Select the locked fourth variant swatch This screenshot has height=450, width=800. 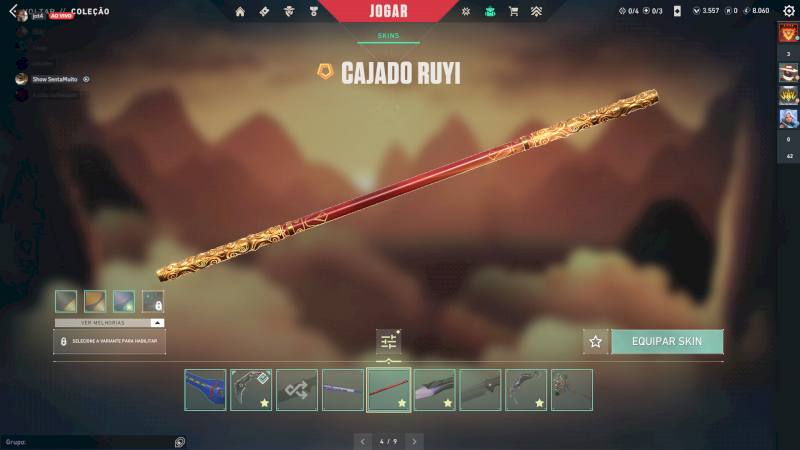coord(153,301)
